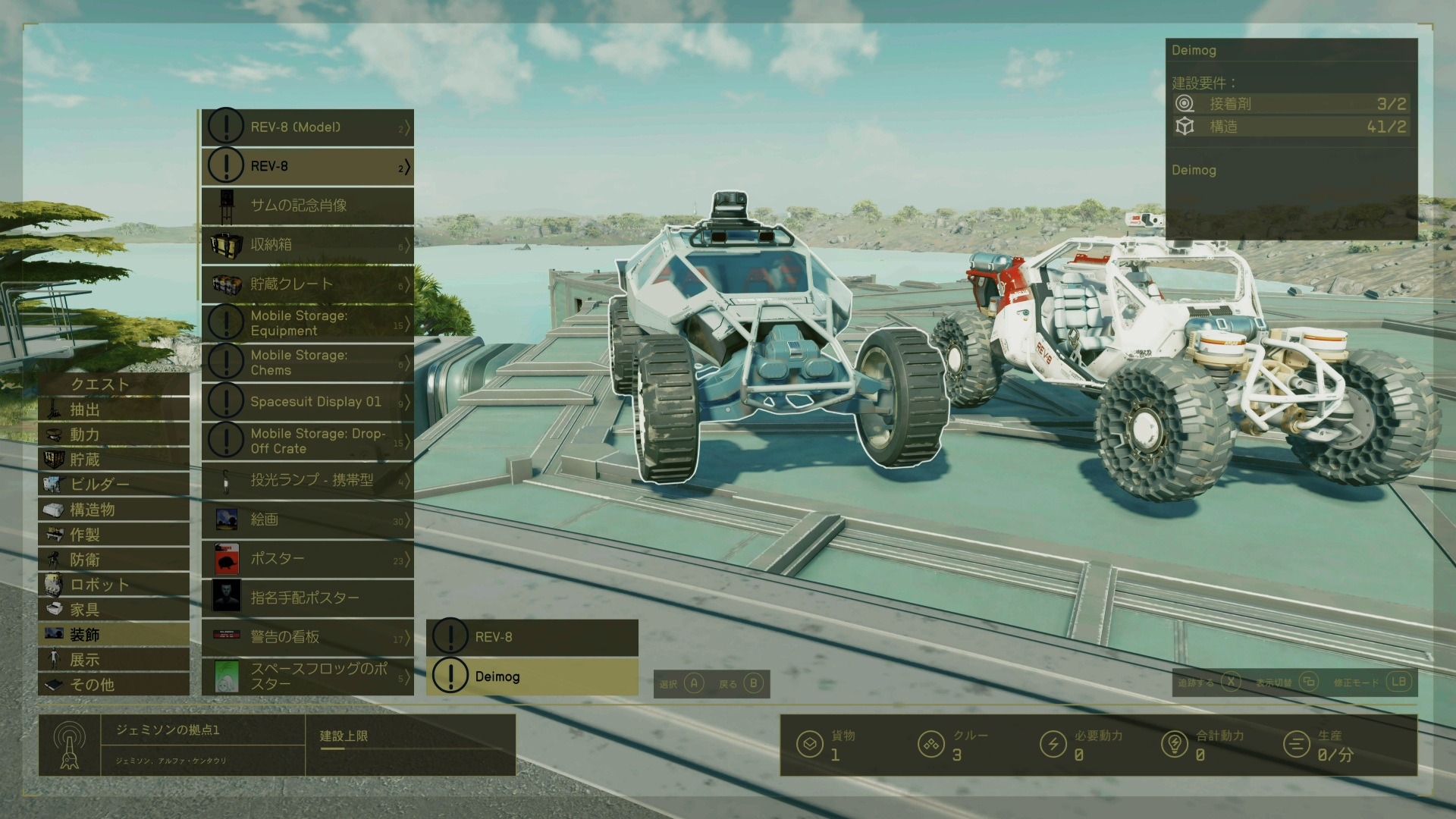
Task: Switch to the クエスト category
Action: 114,384
